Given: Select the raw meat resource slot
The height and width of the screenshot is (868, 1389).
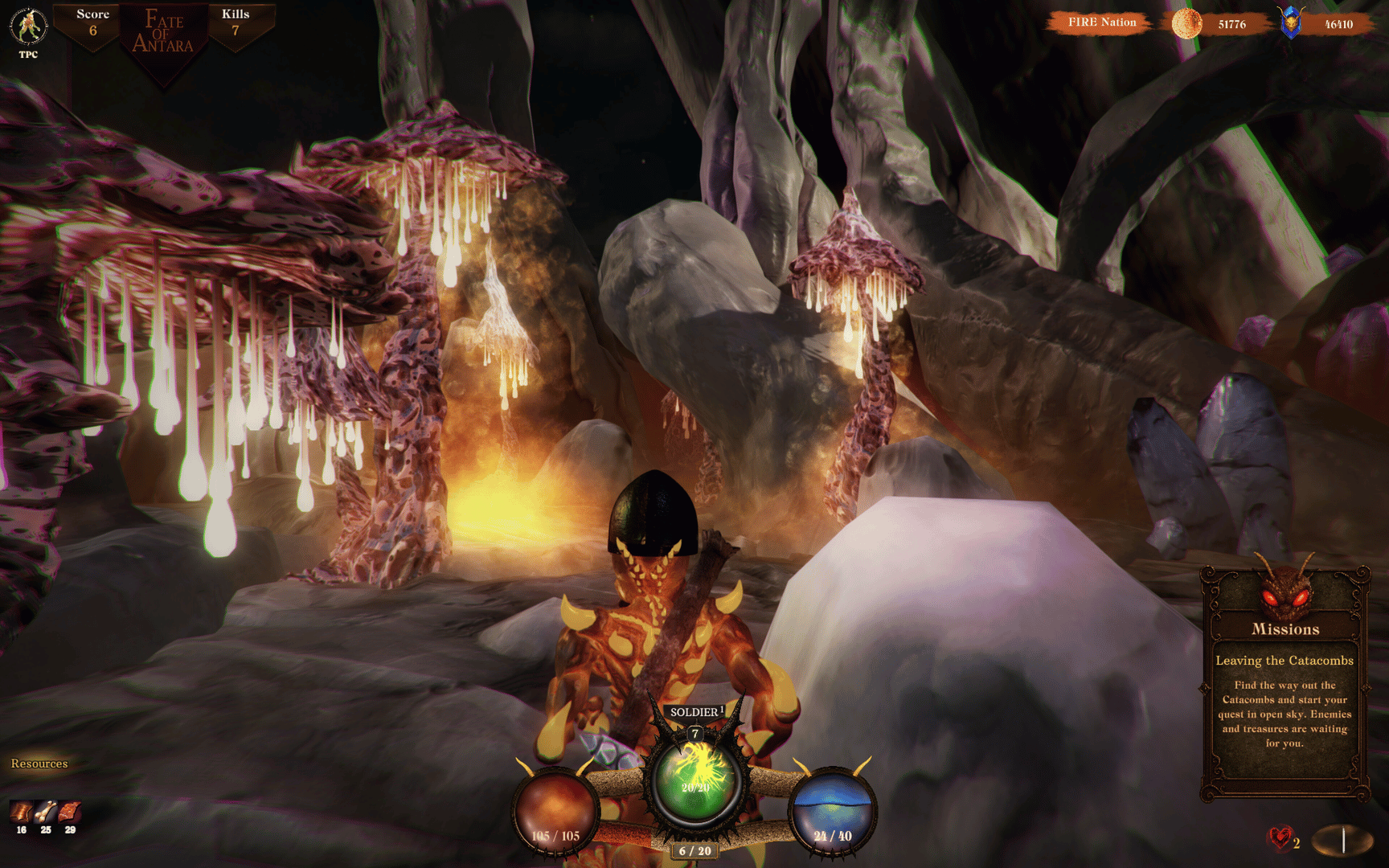Looking at the screenshot, I should coord(70,812).
